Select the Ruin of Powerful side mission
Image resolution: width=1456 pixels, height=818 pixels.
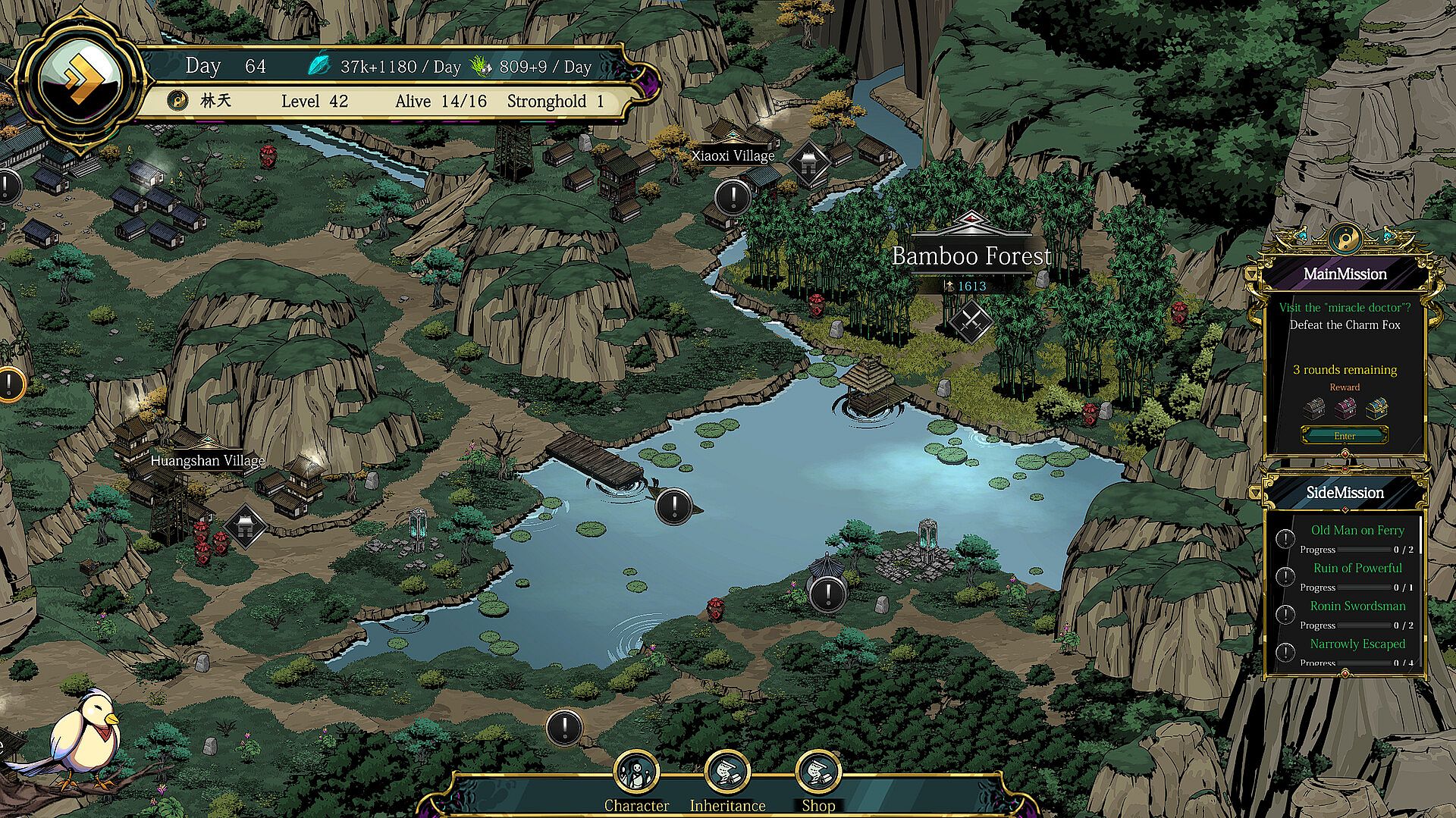1357,569
